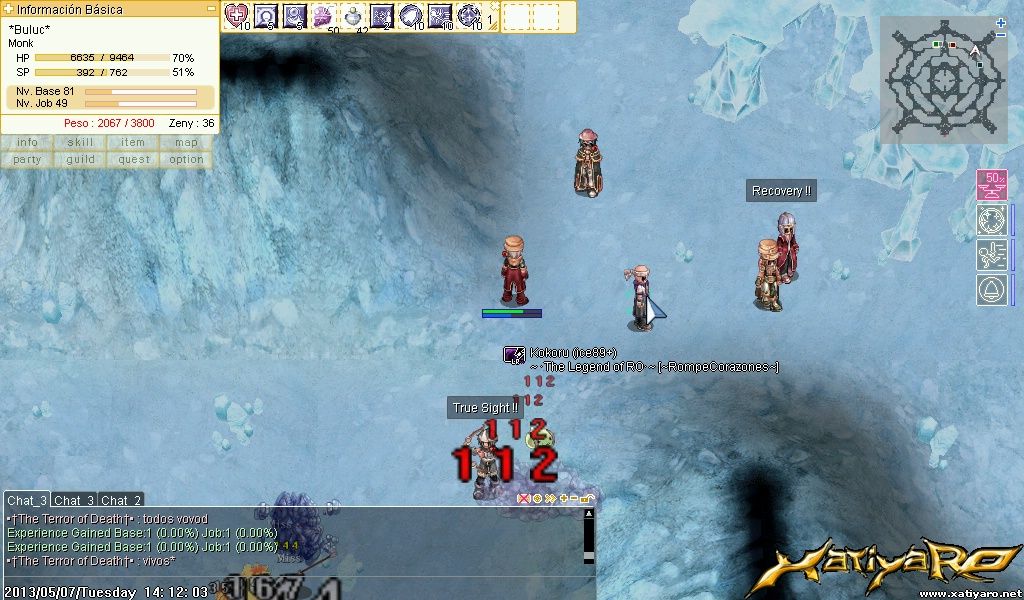Open the option menu

coord(186,159)
